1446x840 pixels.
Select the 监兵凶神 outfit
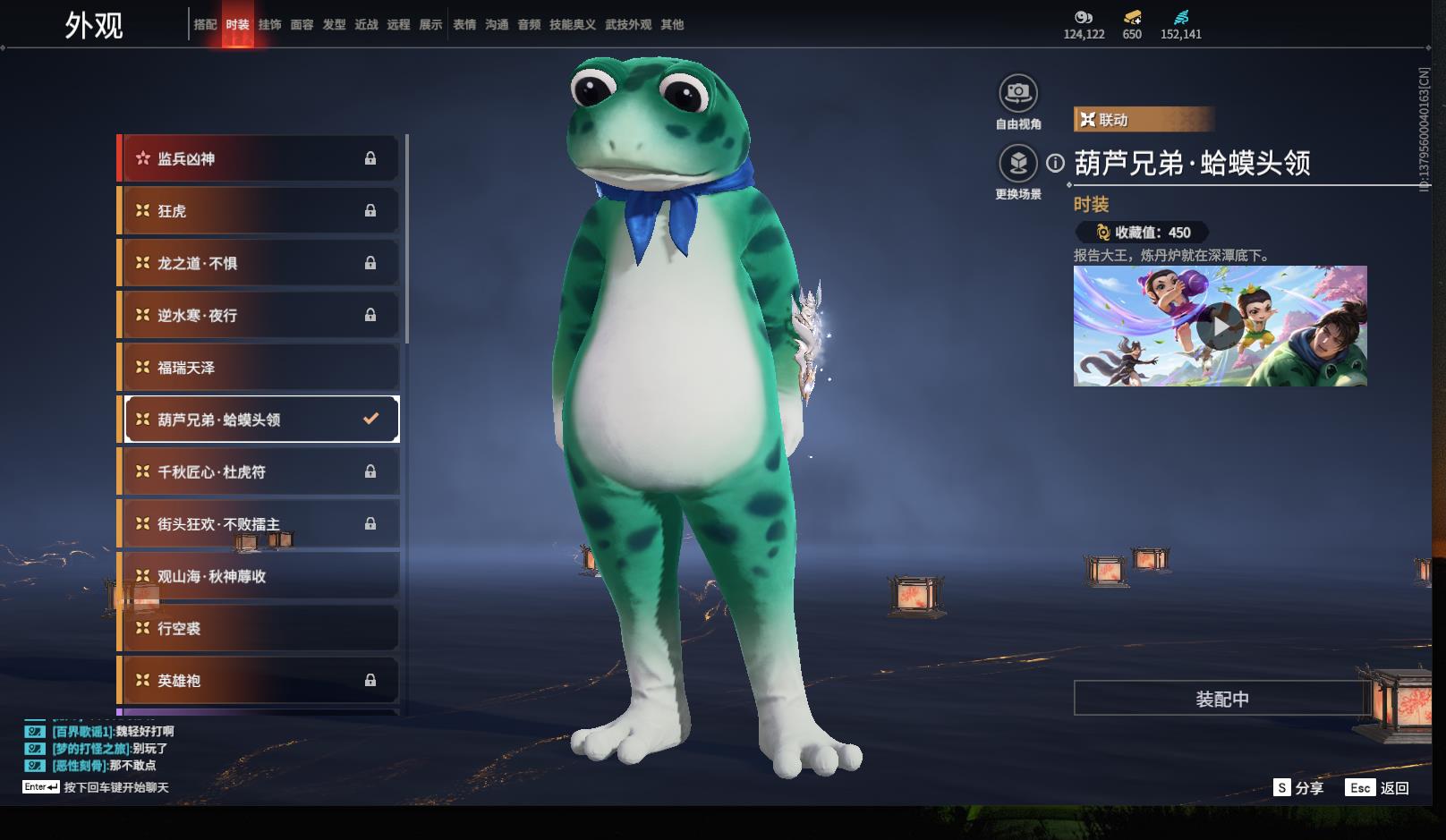[x=258, y=159]
